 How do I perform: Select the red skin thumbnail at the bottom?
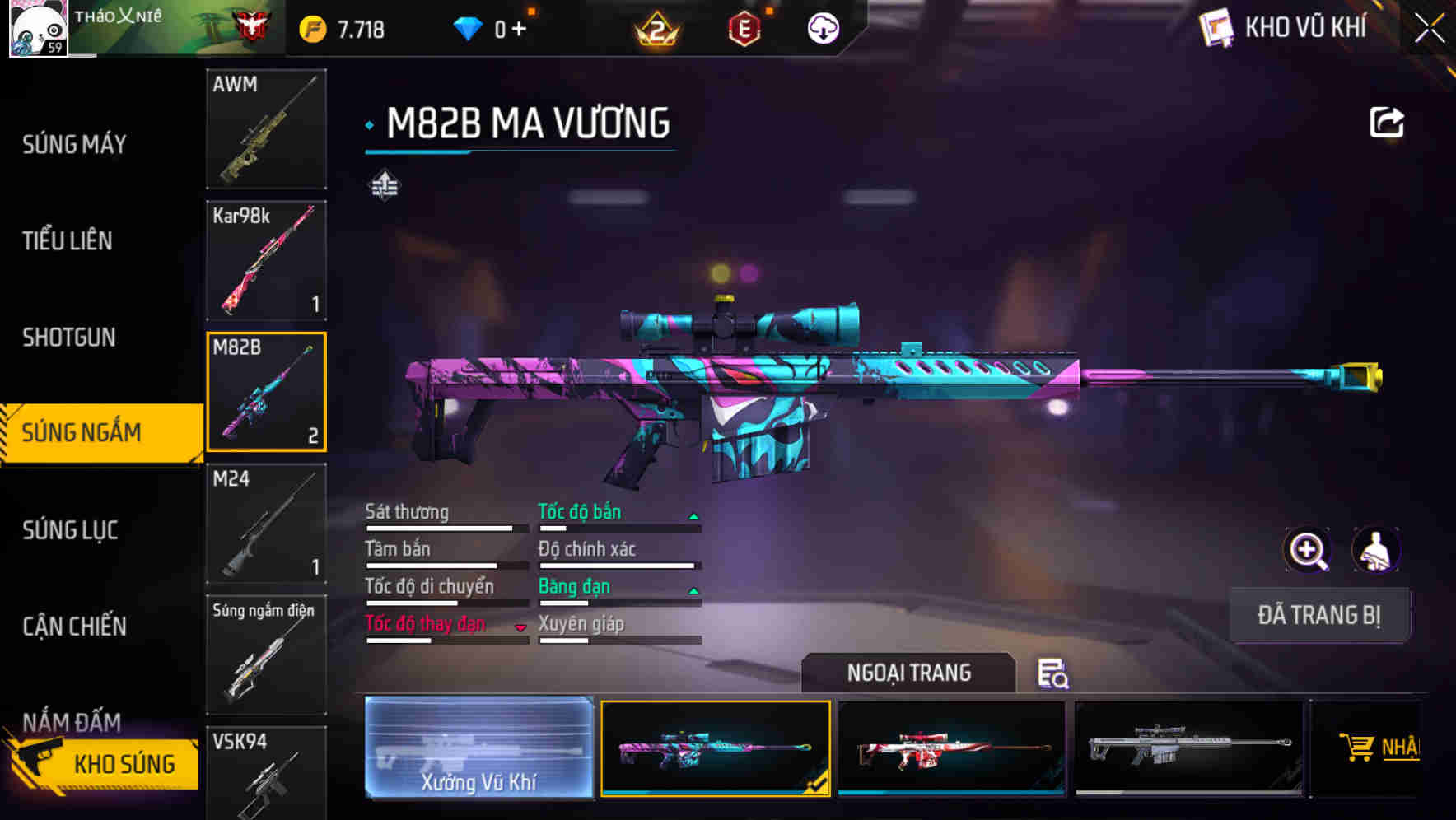pos(952,748)
